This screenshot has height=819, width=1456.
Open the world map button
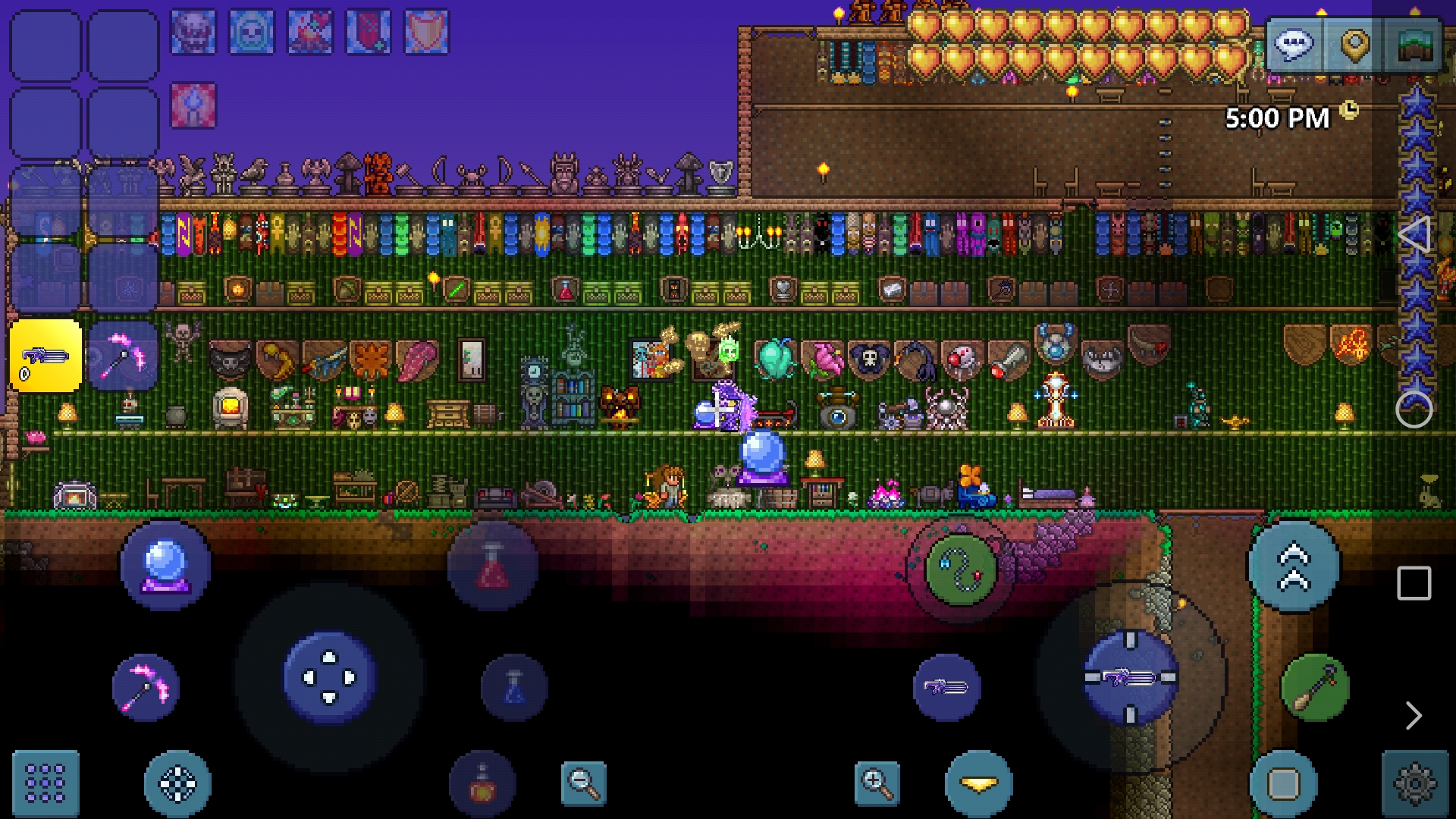click(1413, 44)
